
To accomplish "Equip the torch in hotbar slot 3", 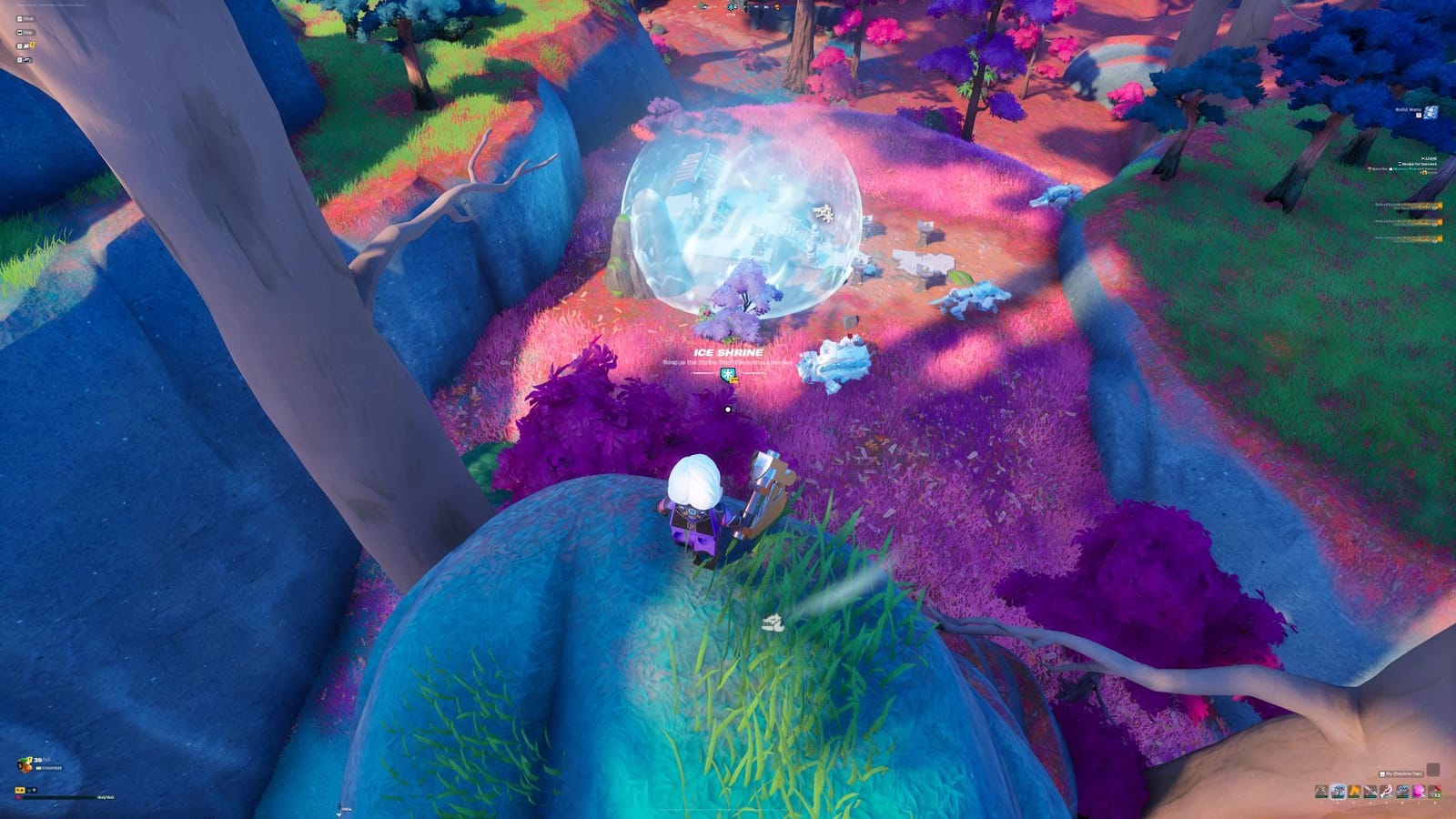I will pos(1353,792).
